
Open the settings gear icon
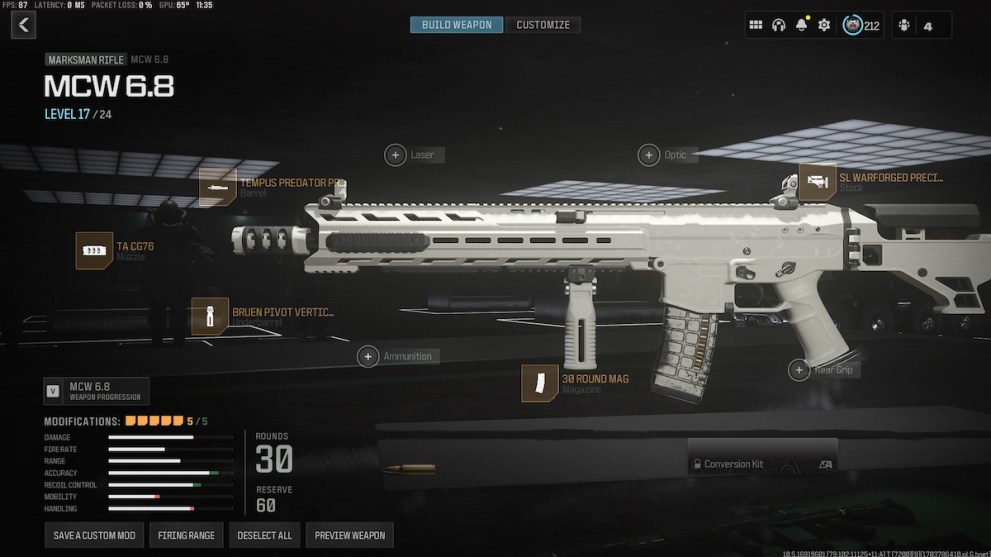point(824,25)
